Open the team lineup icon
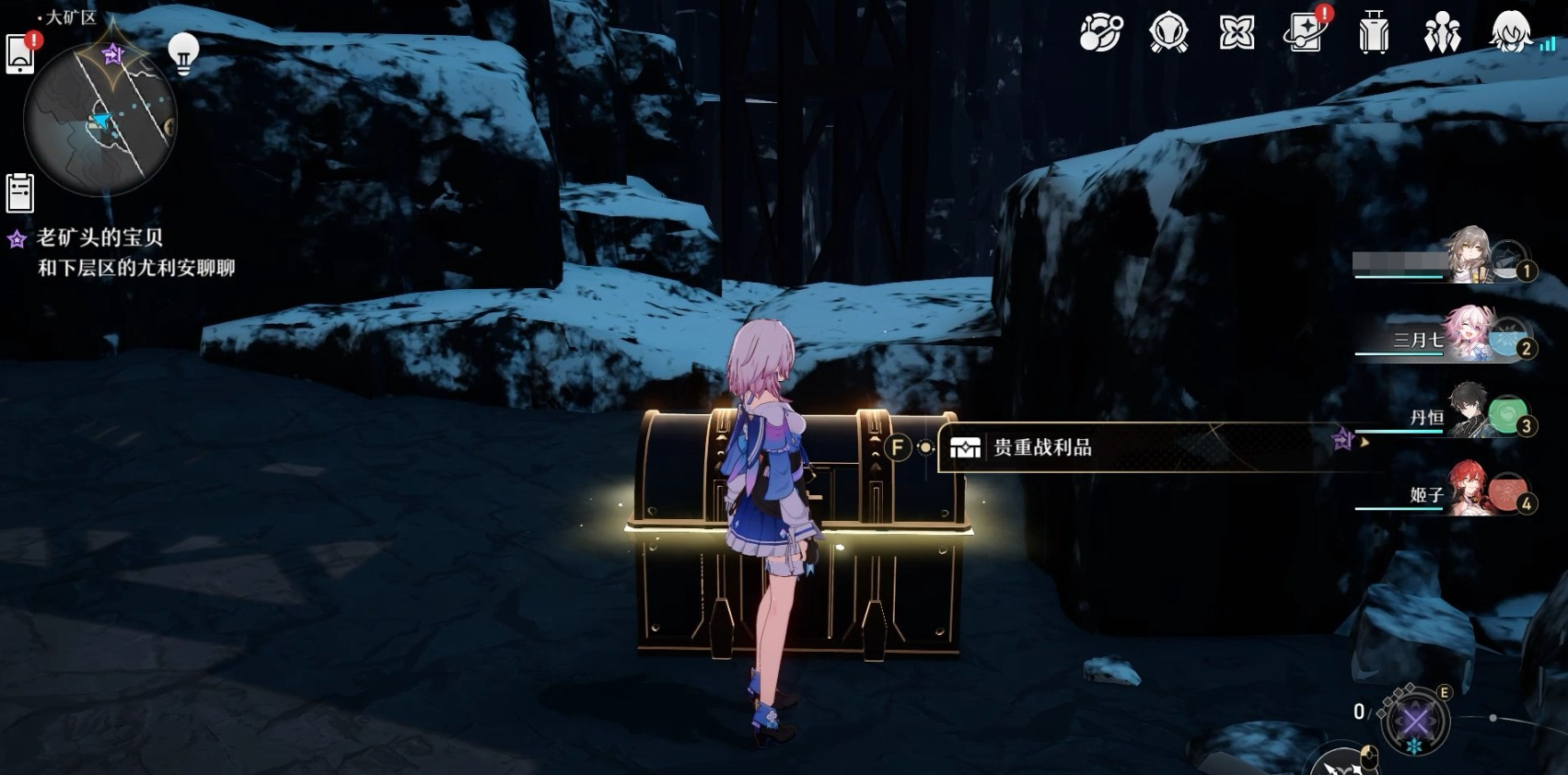 pos(1442,34)
